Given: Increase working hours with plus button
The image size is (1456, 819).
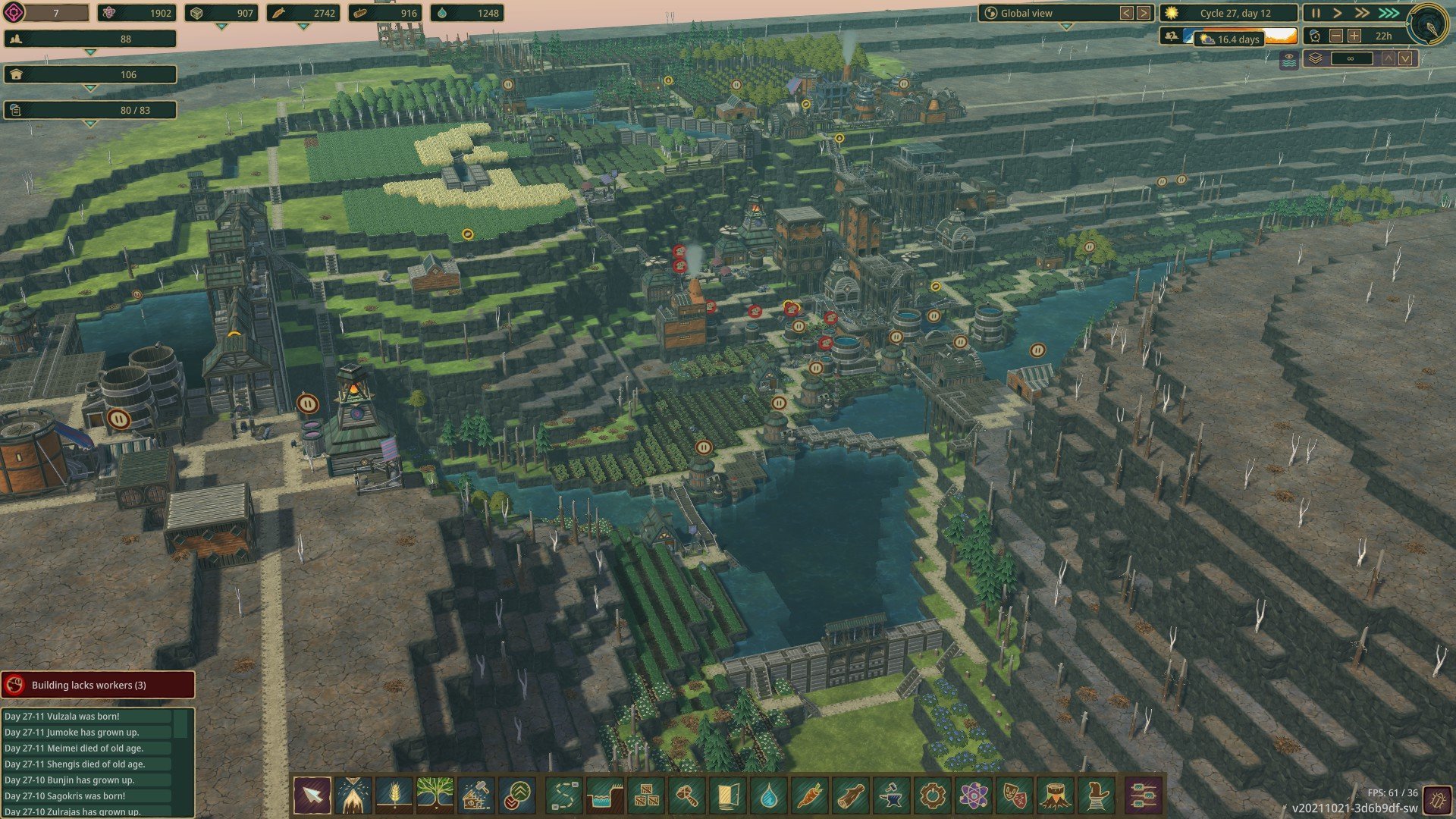Looking at the screenshot, I should coord(1354,36).
